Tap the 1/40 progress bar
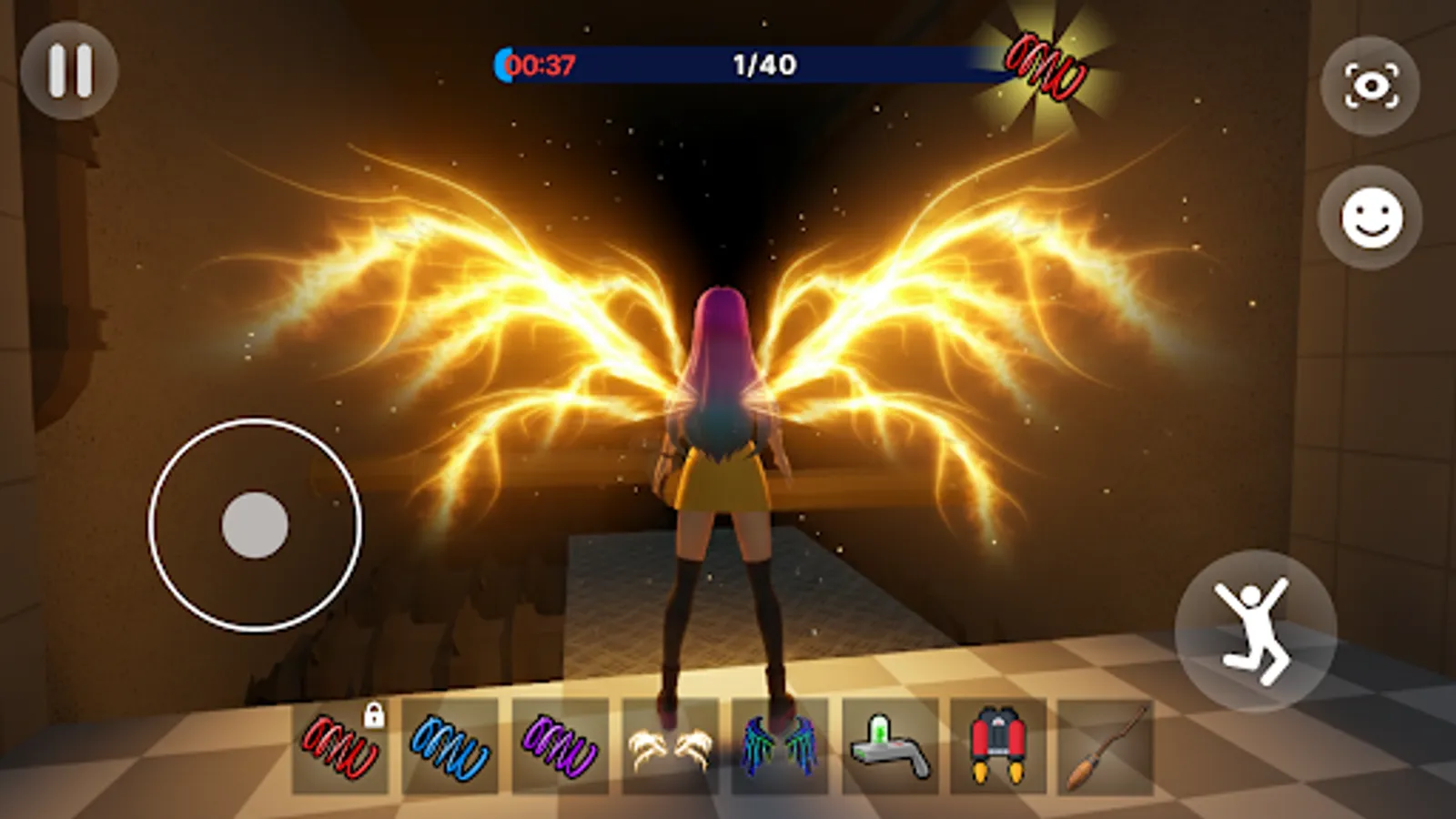The image size is (1456, 819). coord(764,62)
